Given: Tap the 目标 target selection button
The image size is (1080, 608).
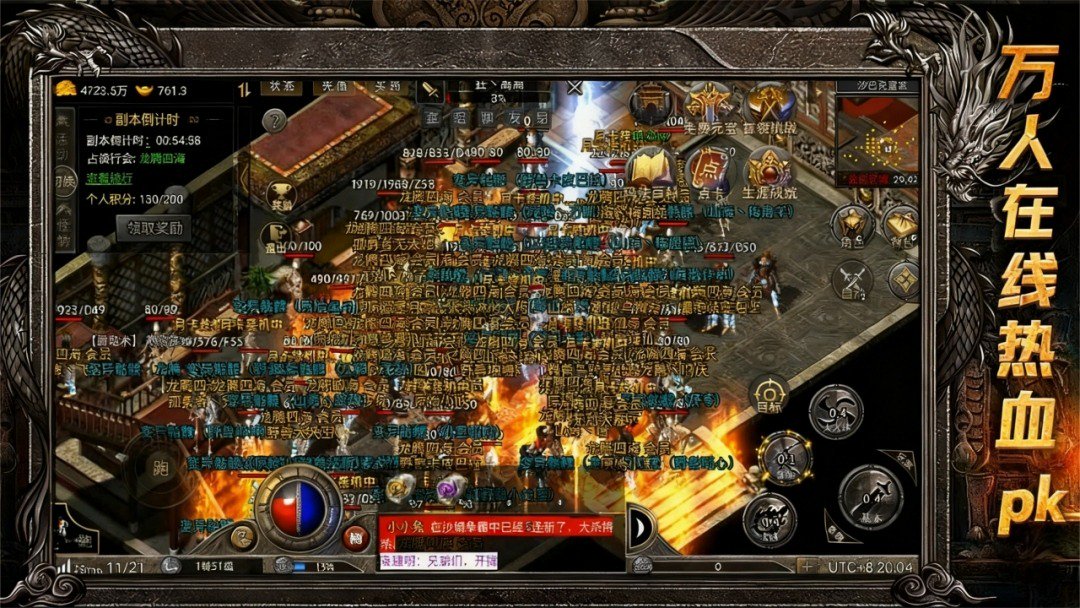Looking at the screenshot, I should (769, 394).
